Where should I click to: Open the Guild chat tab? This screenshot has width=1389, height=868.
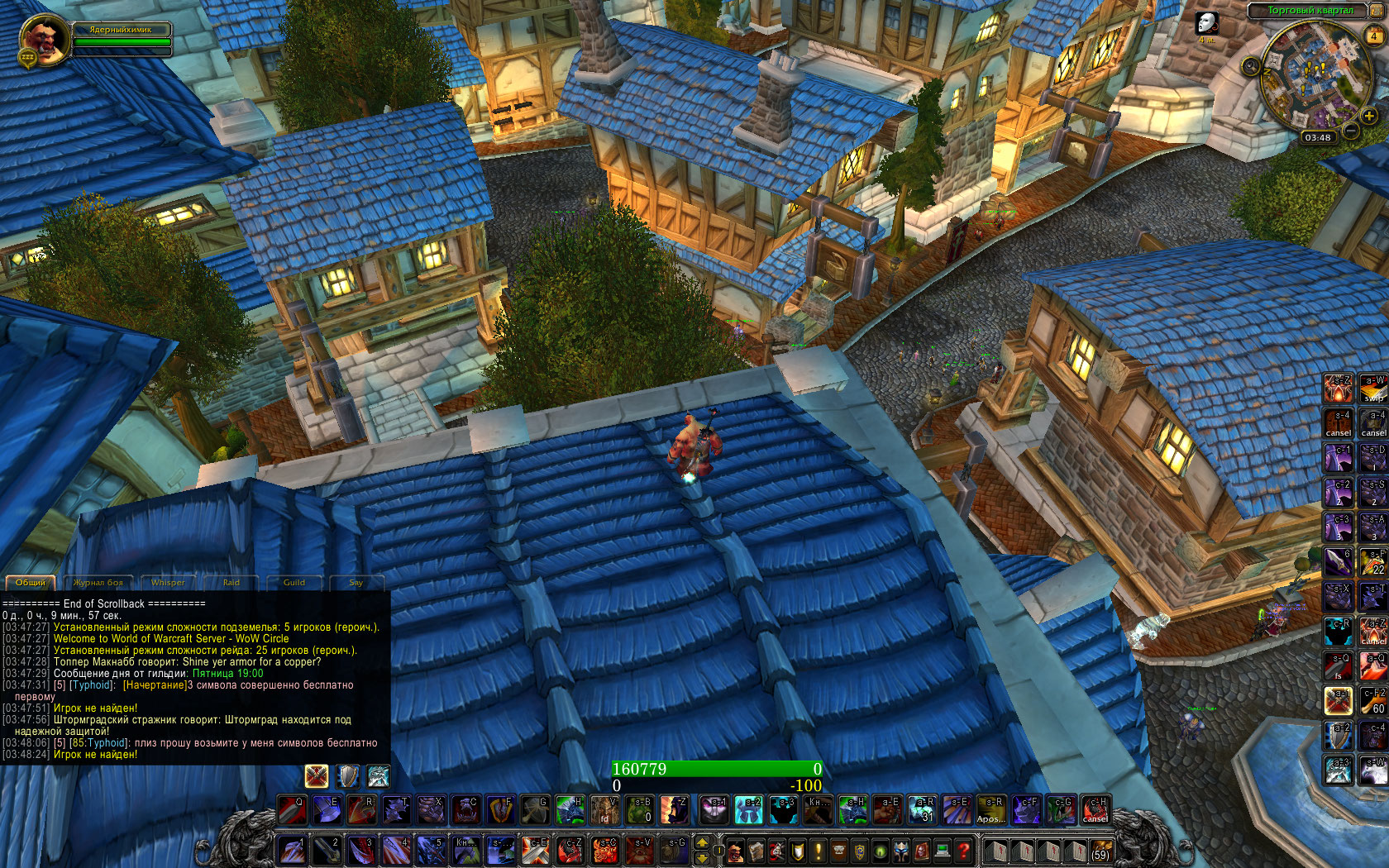[294, 583]
